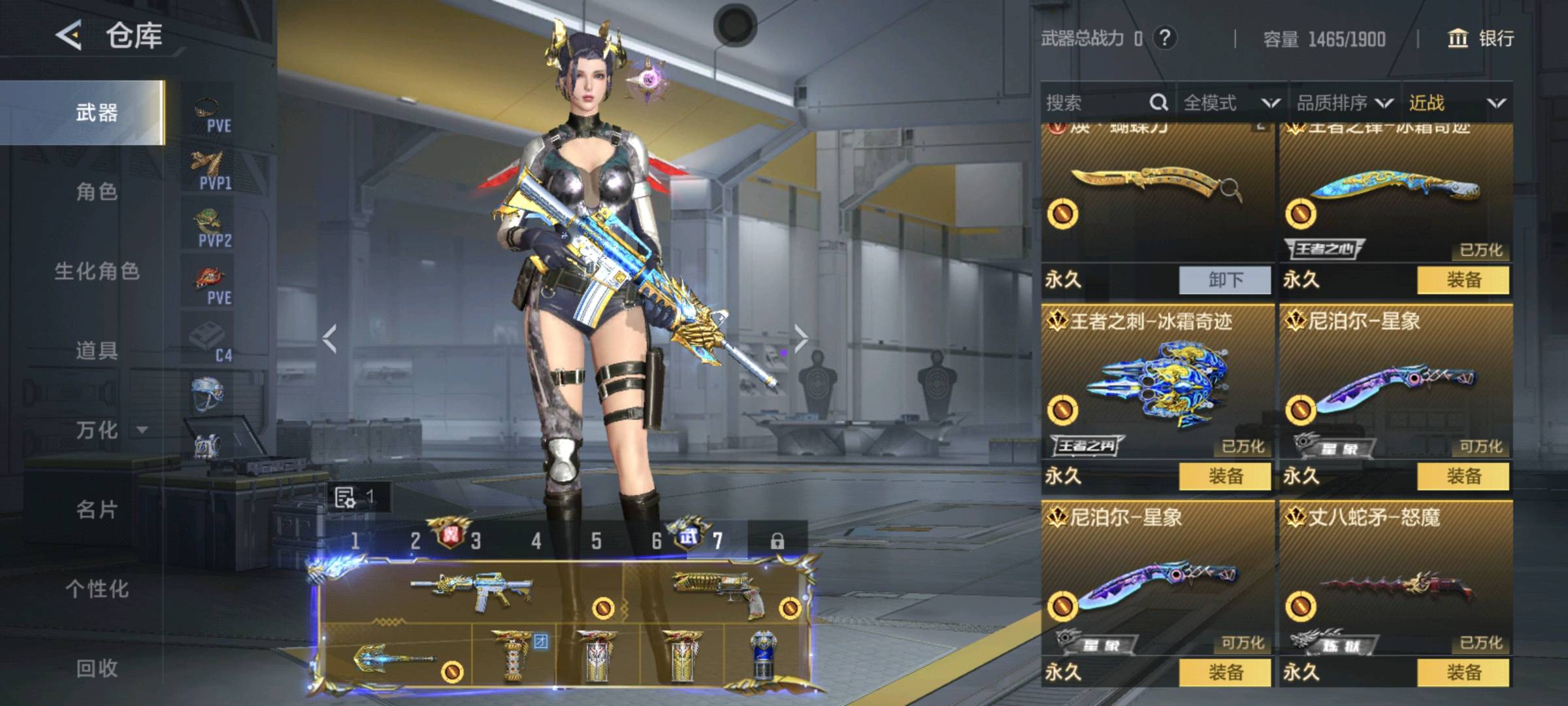Go to the 回收 recycle tab

click(97, 668)
